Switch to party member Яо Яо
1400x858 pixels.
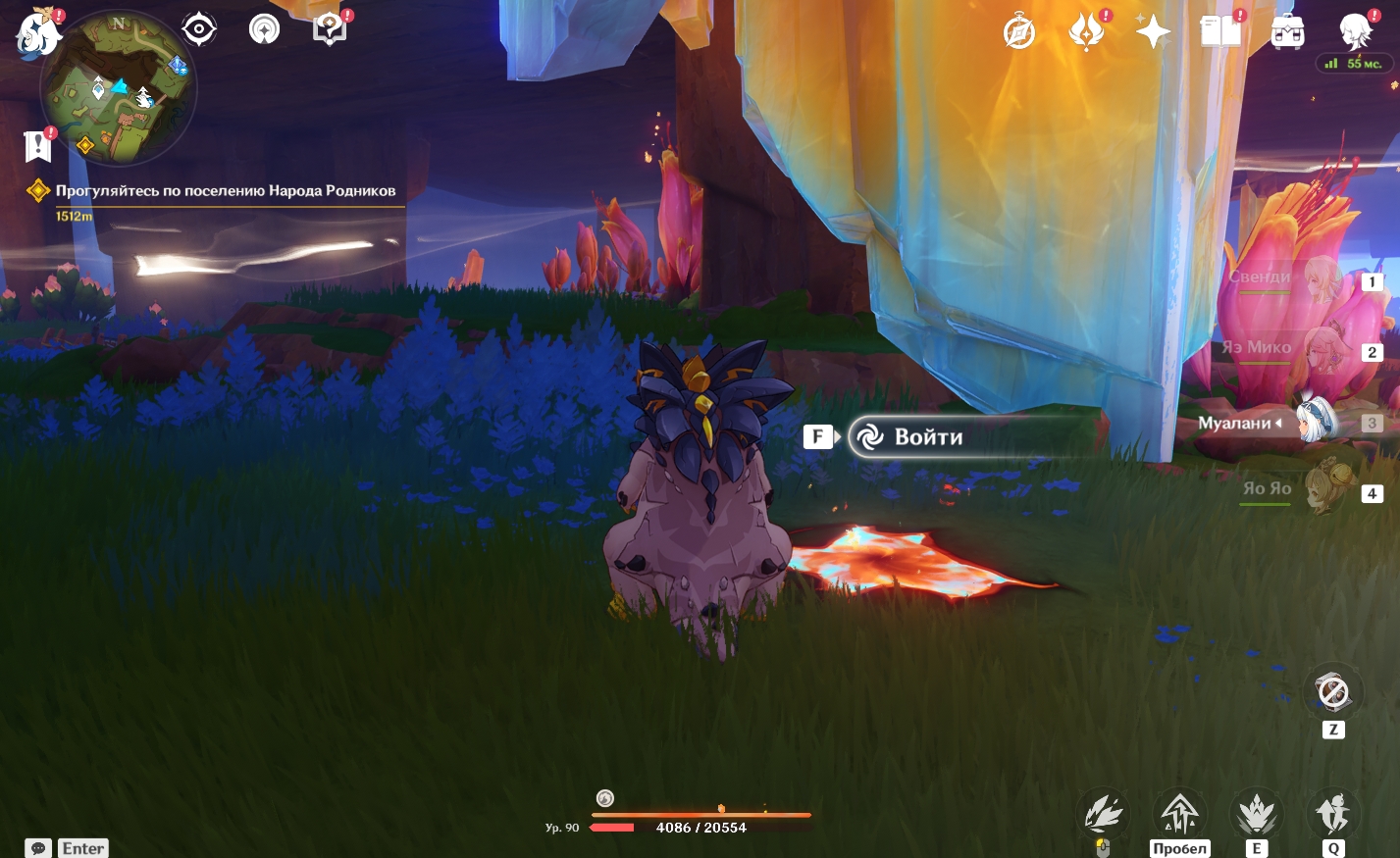[x=1305, y=491]
